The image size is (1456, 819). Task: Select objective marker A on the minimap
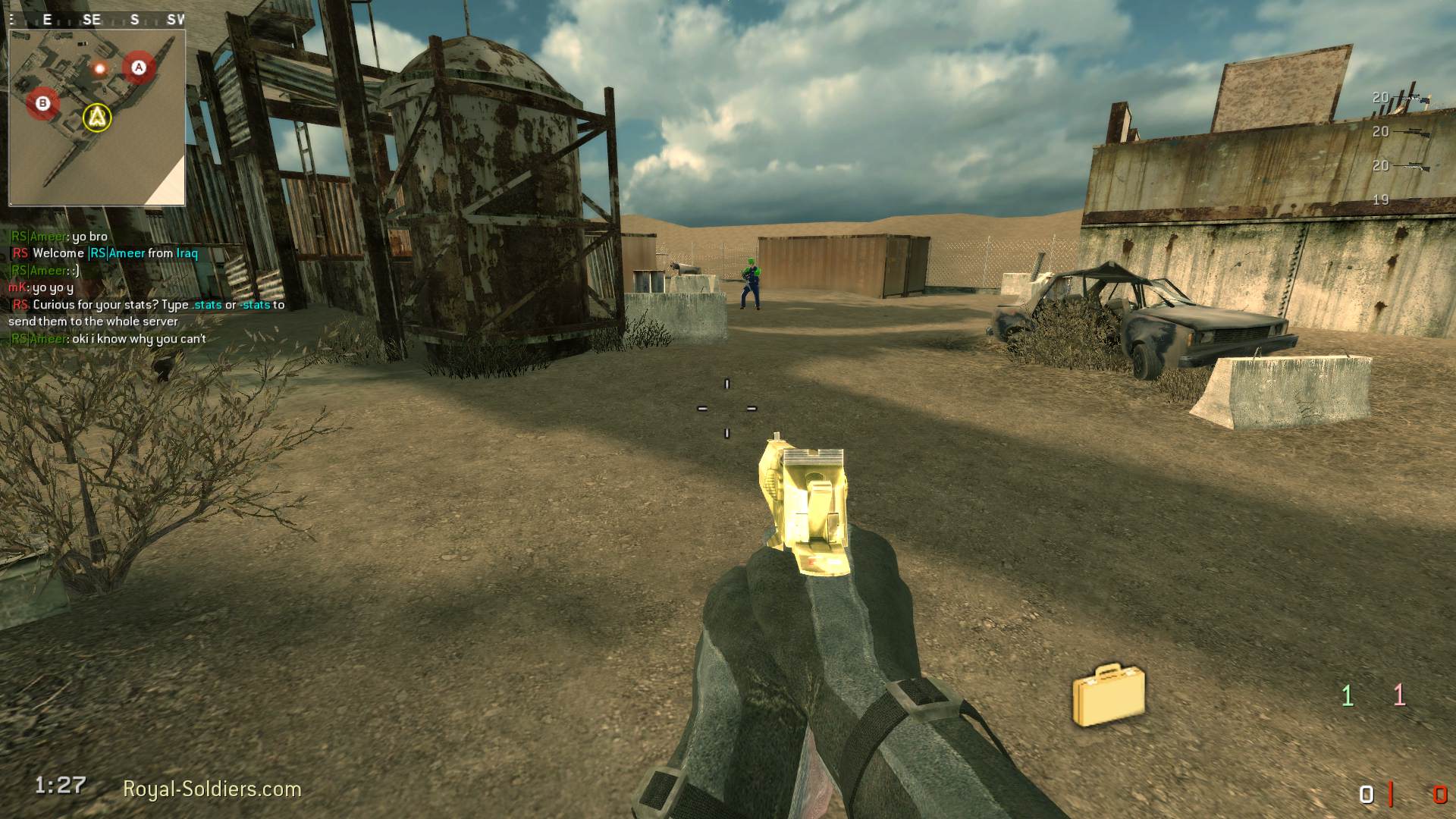pyautogui.click(x=138, y=67)
